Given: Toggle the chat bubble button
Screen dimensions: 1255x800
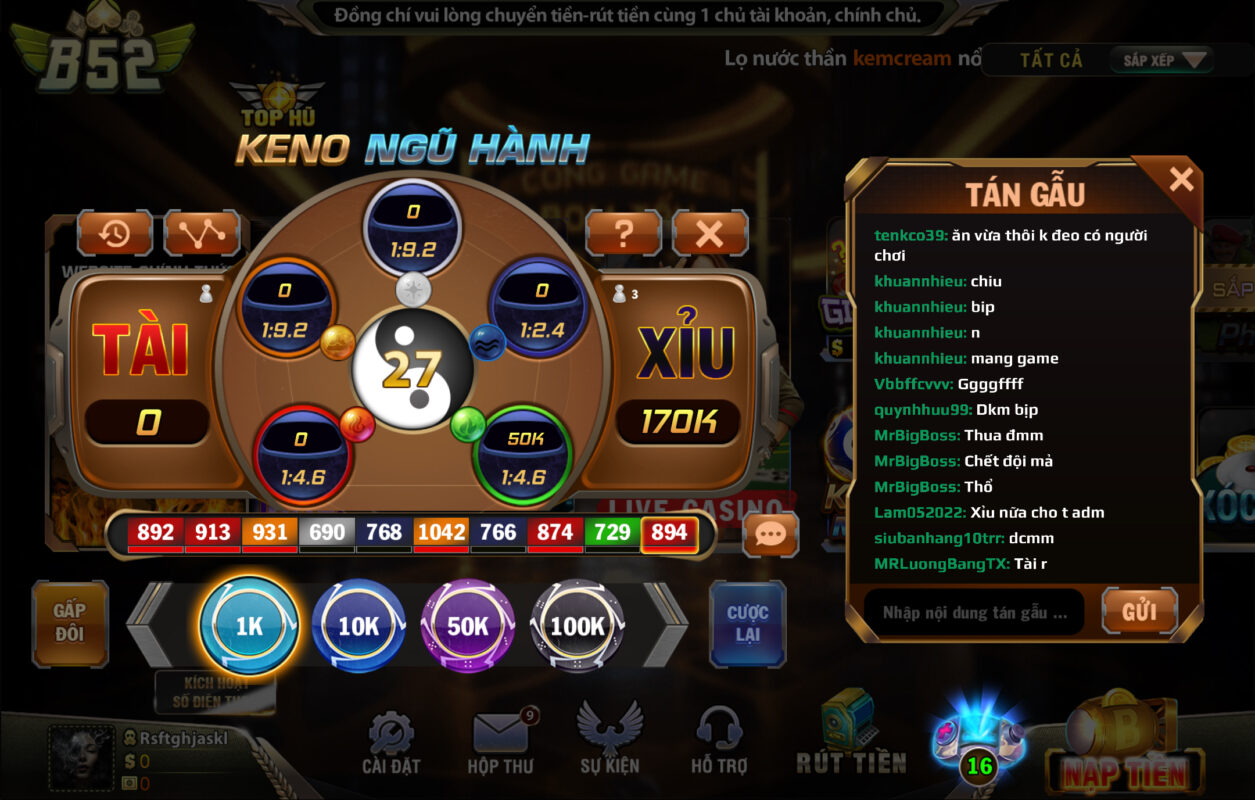Looking at the screenshot, I should (x=770, y=534).
